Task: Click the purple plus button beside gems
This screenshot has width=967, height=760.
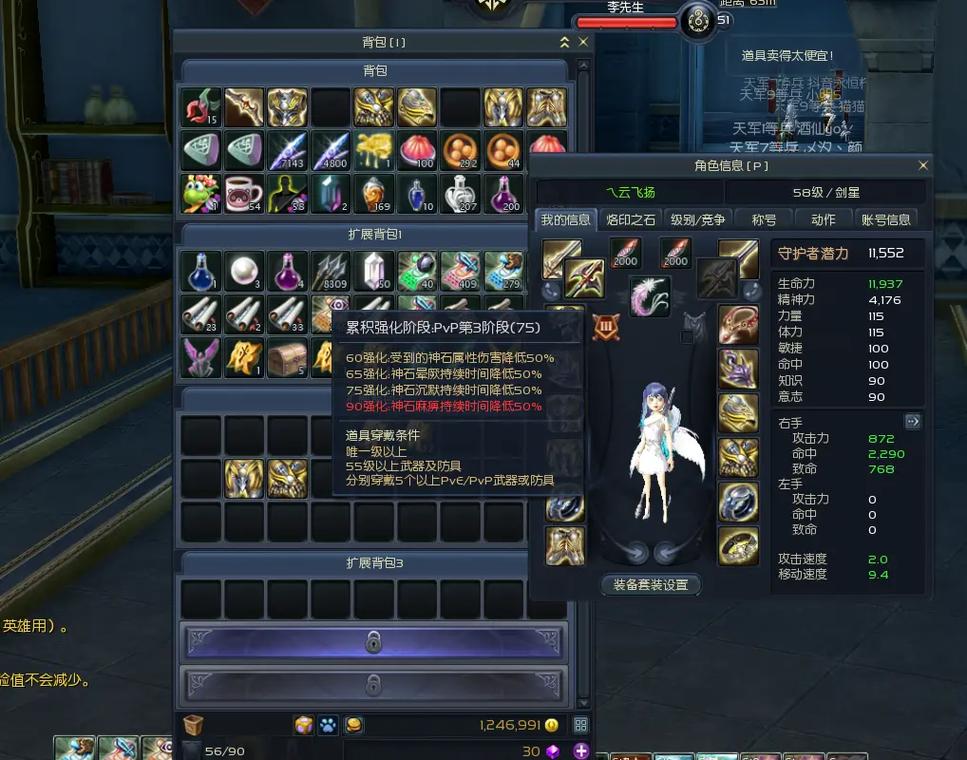Action: click(580, 751)
